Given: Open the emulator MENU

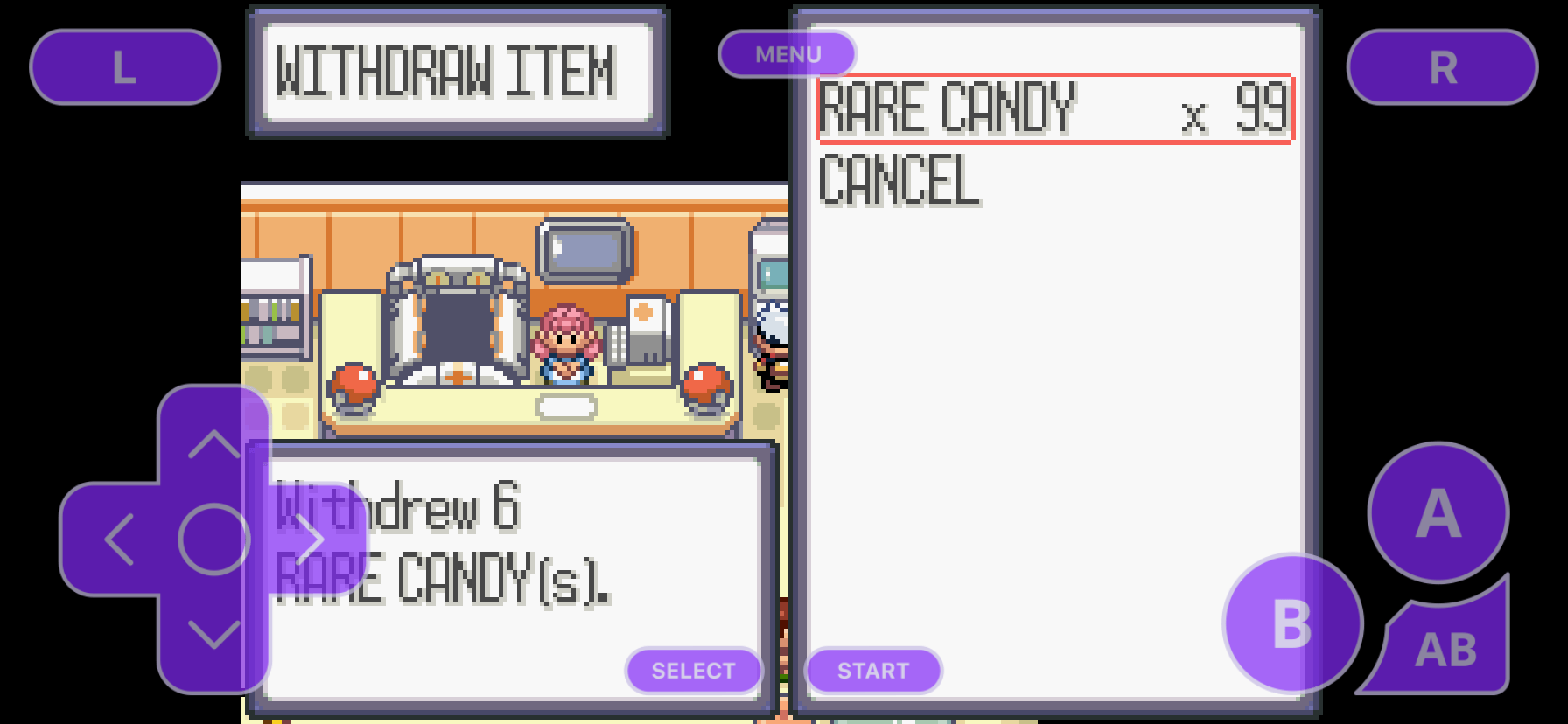Looking at the screenshot, I should click(x=786, y=53).
